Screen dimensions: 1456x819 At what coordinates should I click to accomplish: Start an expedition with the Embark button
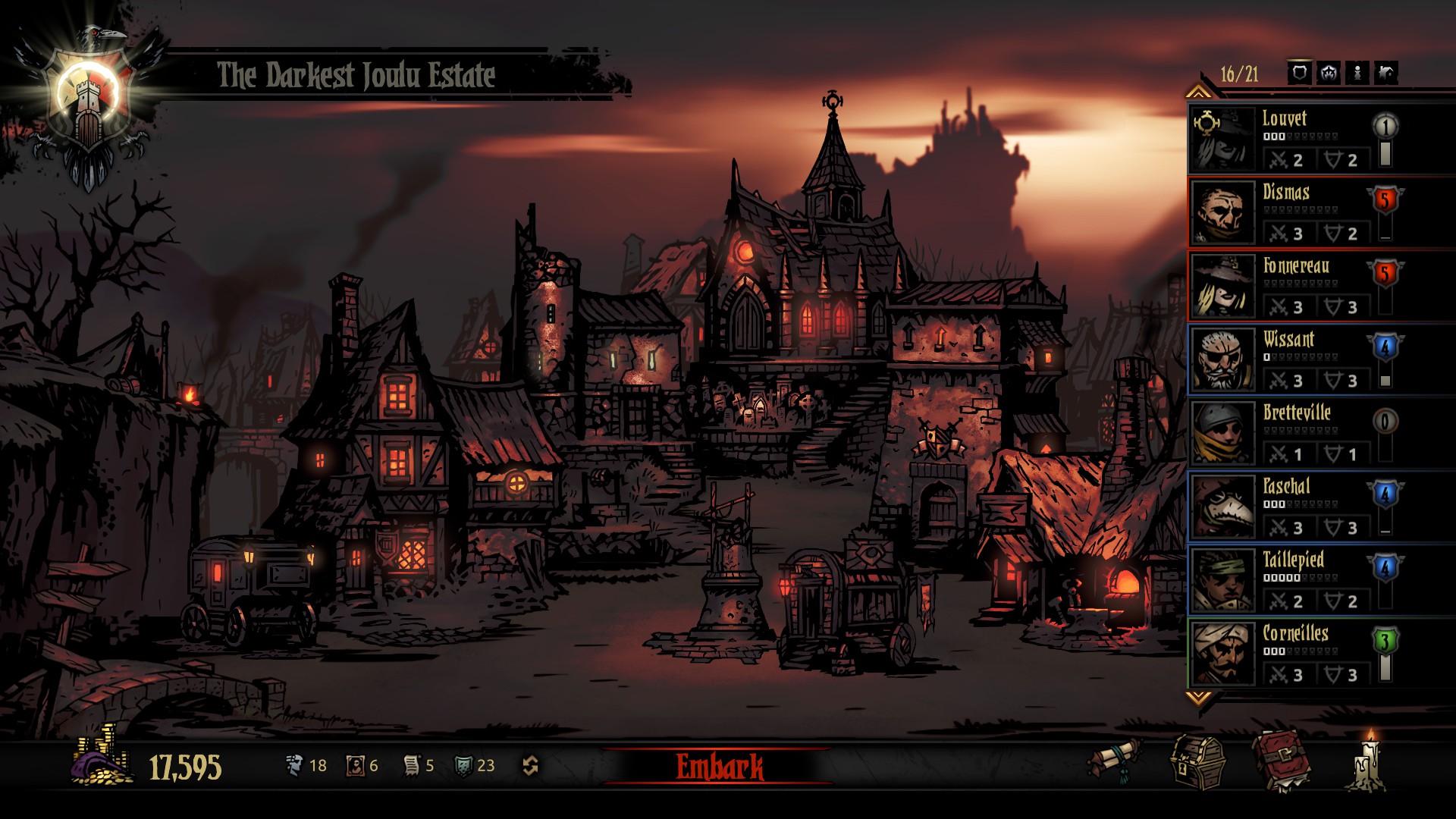pos(719,767)
